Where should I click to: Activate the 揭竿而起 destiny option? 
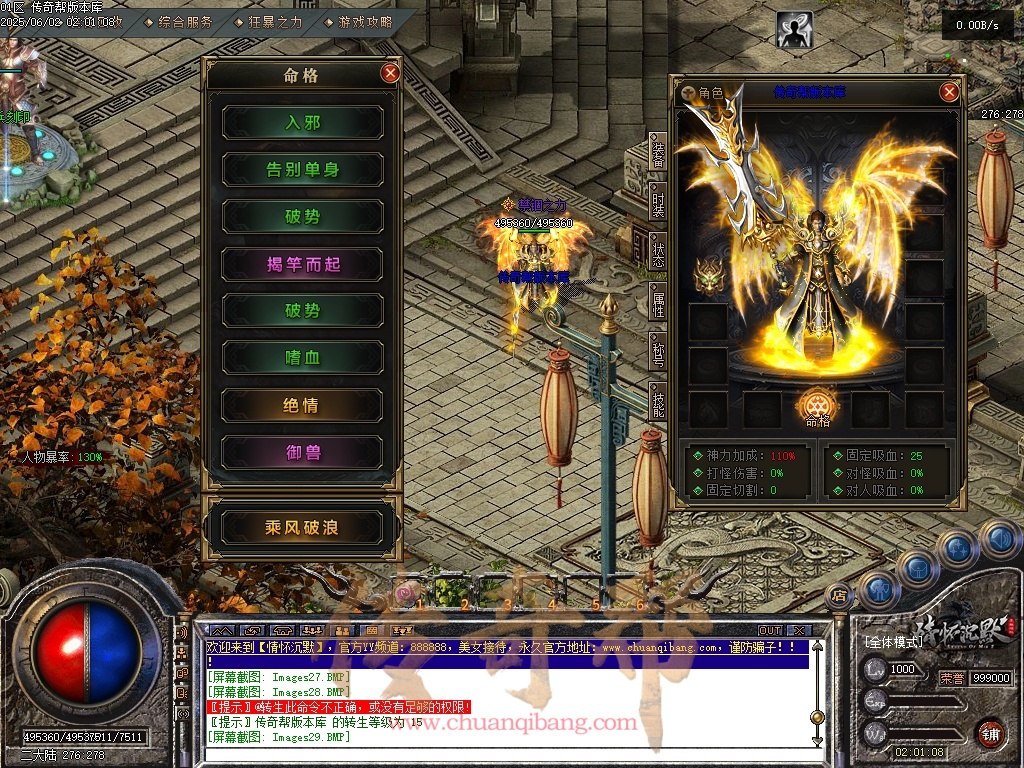point(302,264)
